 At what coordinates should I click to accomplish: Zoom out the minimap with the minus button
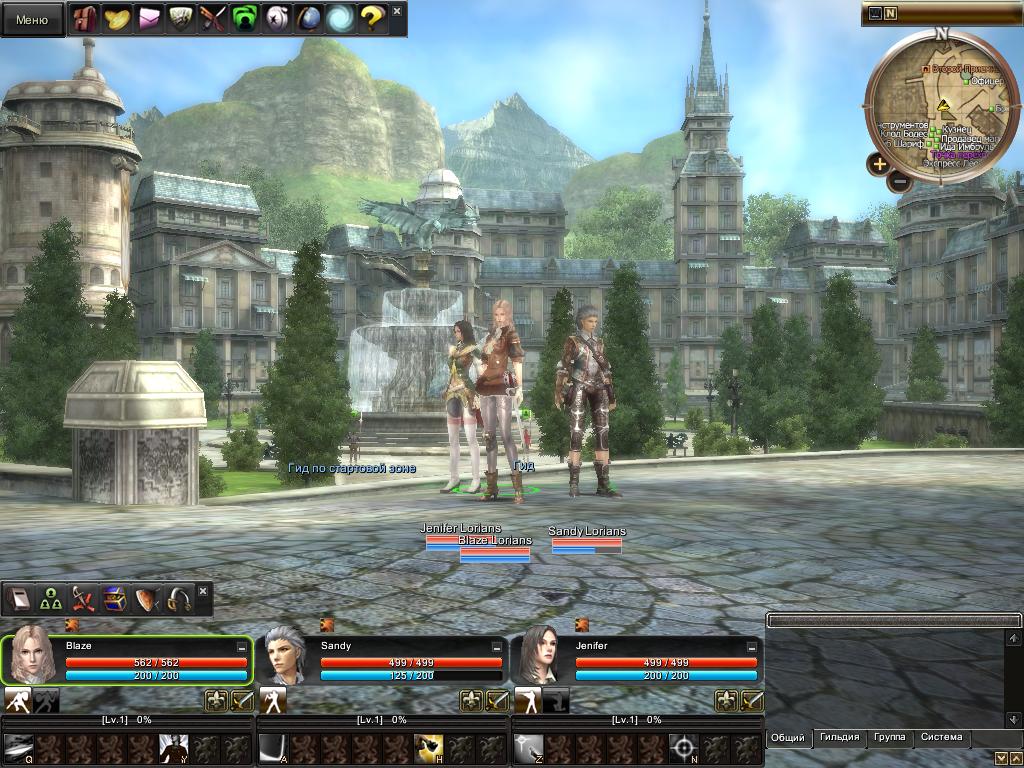coord(899,181)
